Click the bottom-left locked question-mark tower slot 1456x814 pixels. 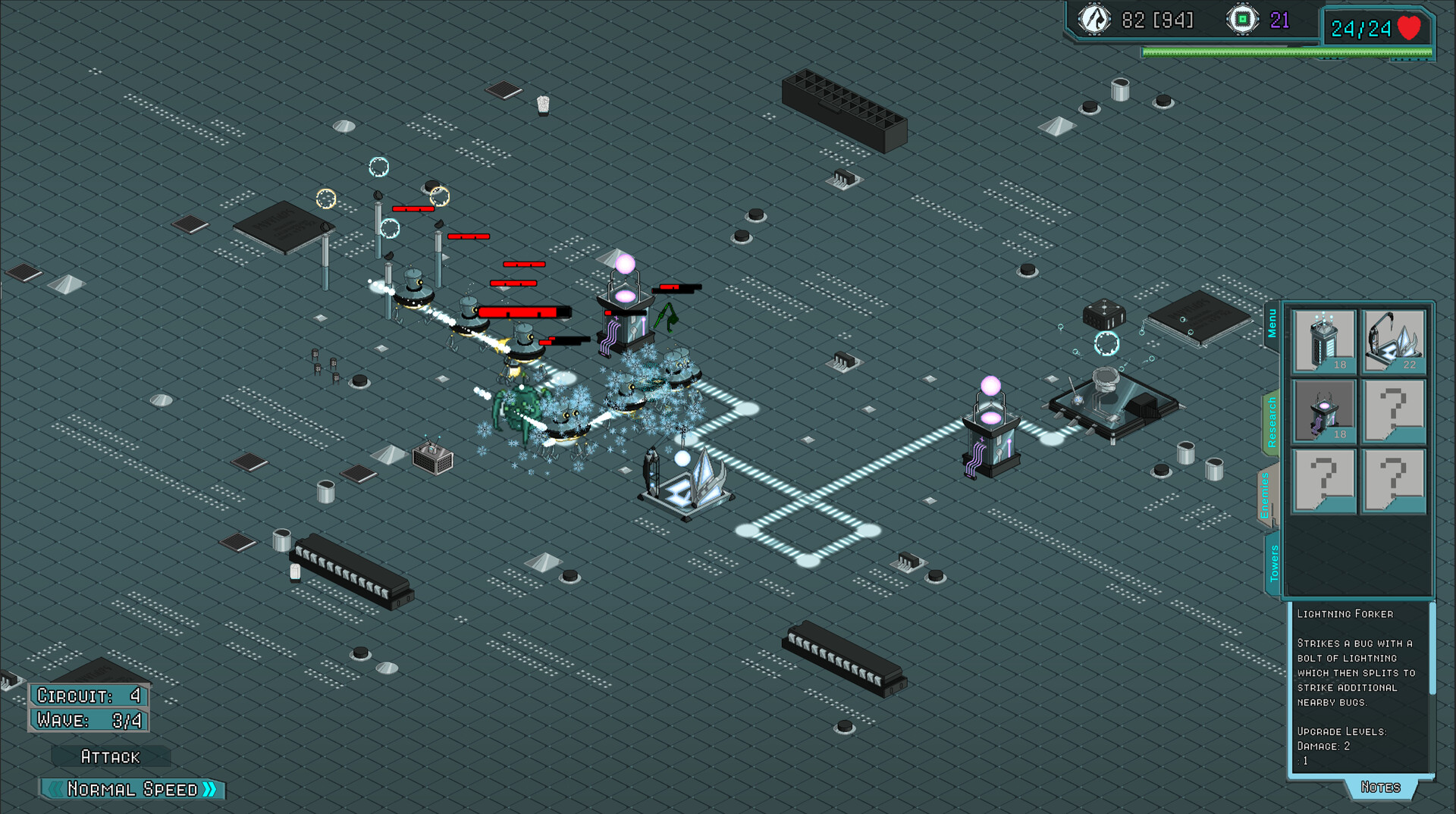click(1323, 480)
